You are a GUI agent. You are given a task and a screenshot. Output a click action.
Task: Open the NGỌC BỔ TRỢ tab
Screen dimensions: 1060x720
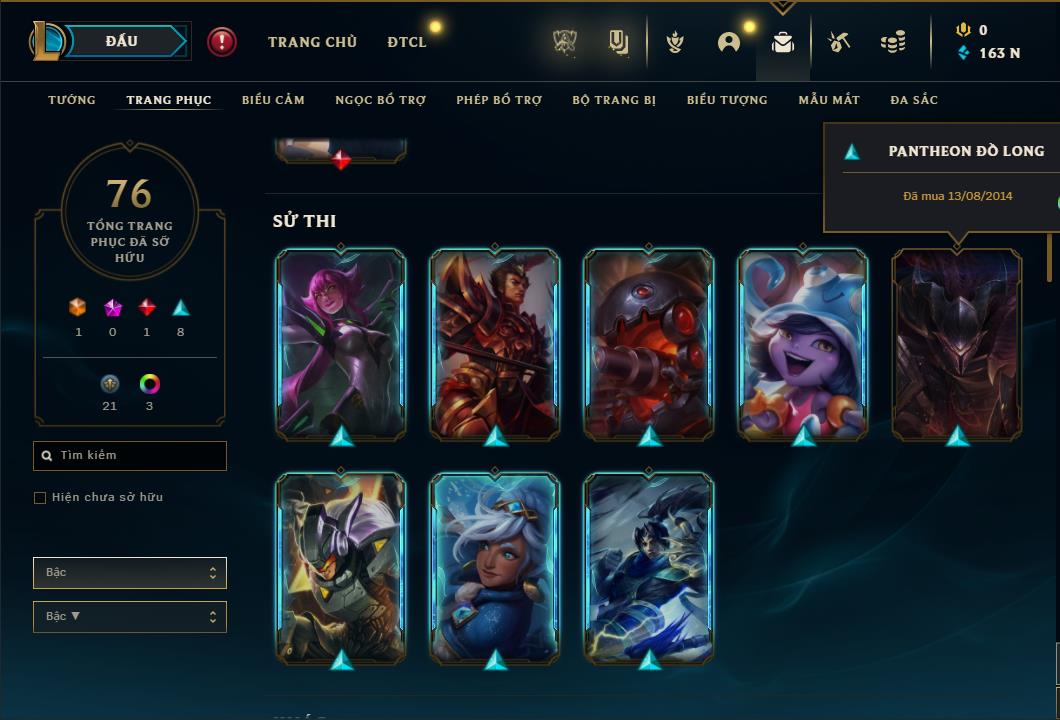click(380, 100)
